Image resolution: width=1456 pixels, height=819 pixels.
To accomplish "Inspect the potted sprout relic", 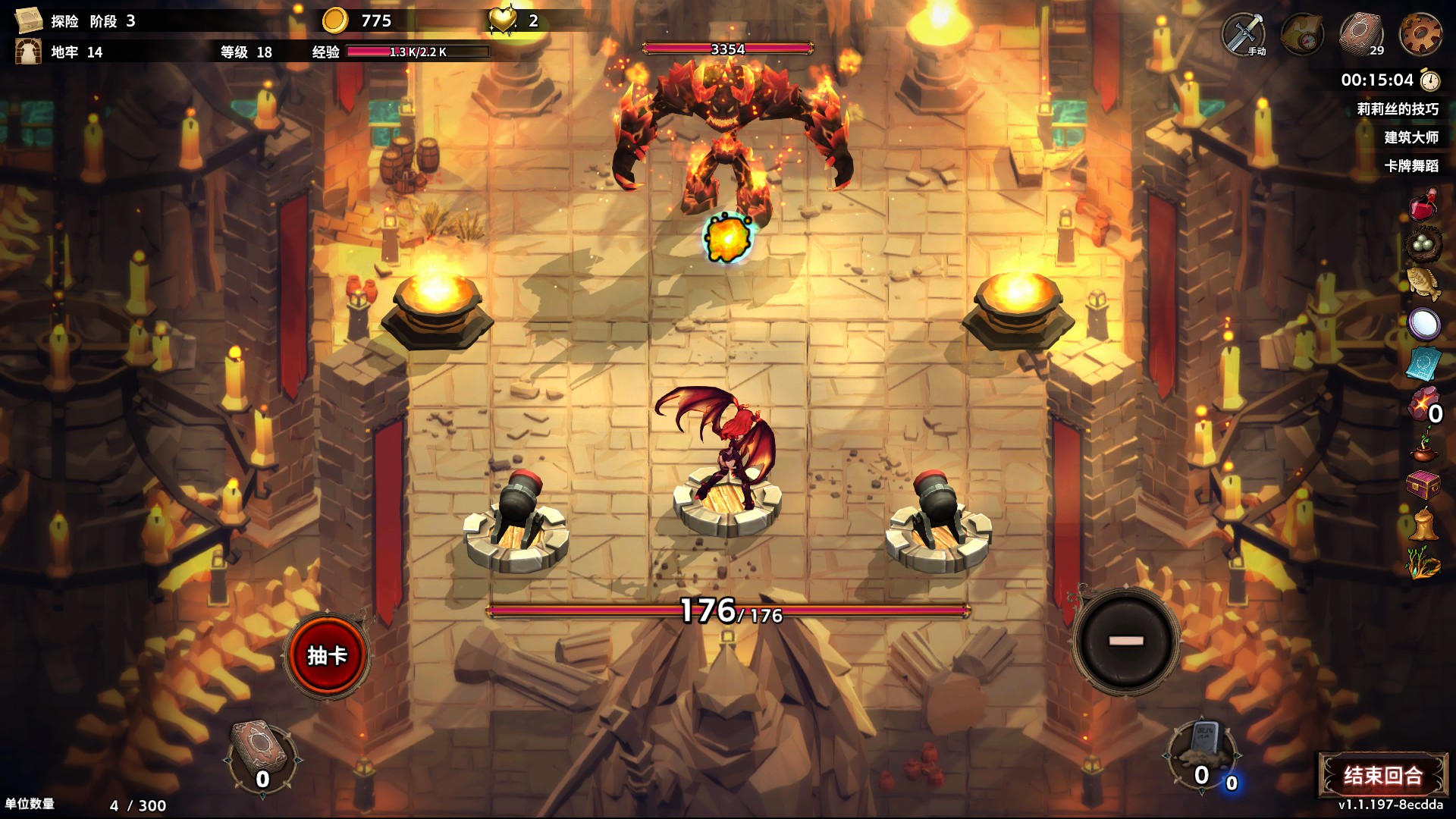I will coord(1423,444).
